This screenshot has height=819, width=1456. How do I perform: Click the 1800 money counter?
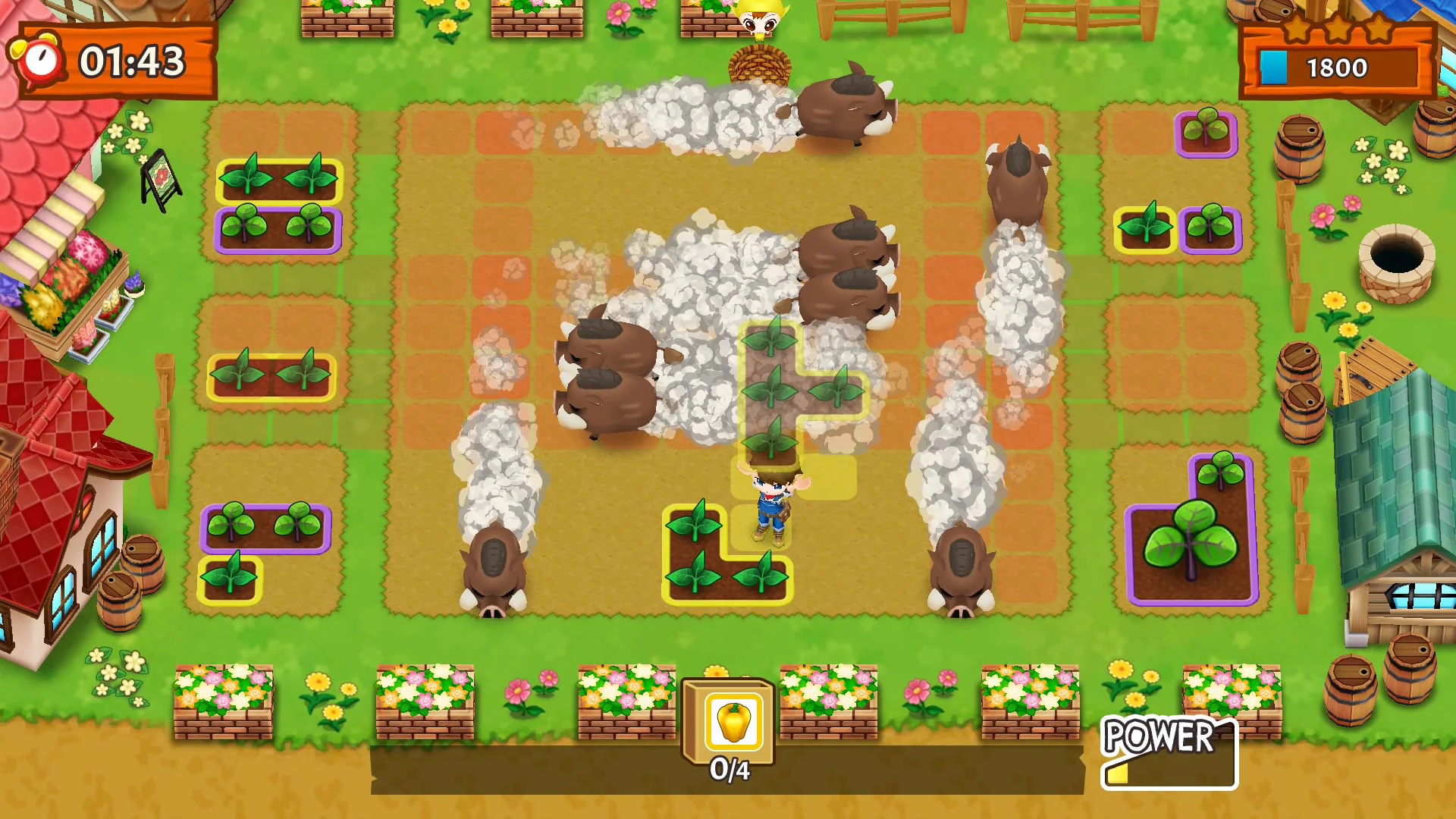(x=1337, y=68)
